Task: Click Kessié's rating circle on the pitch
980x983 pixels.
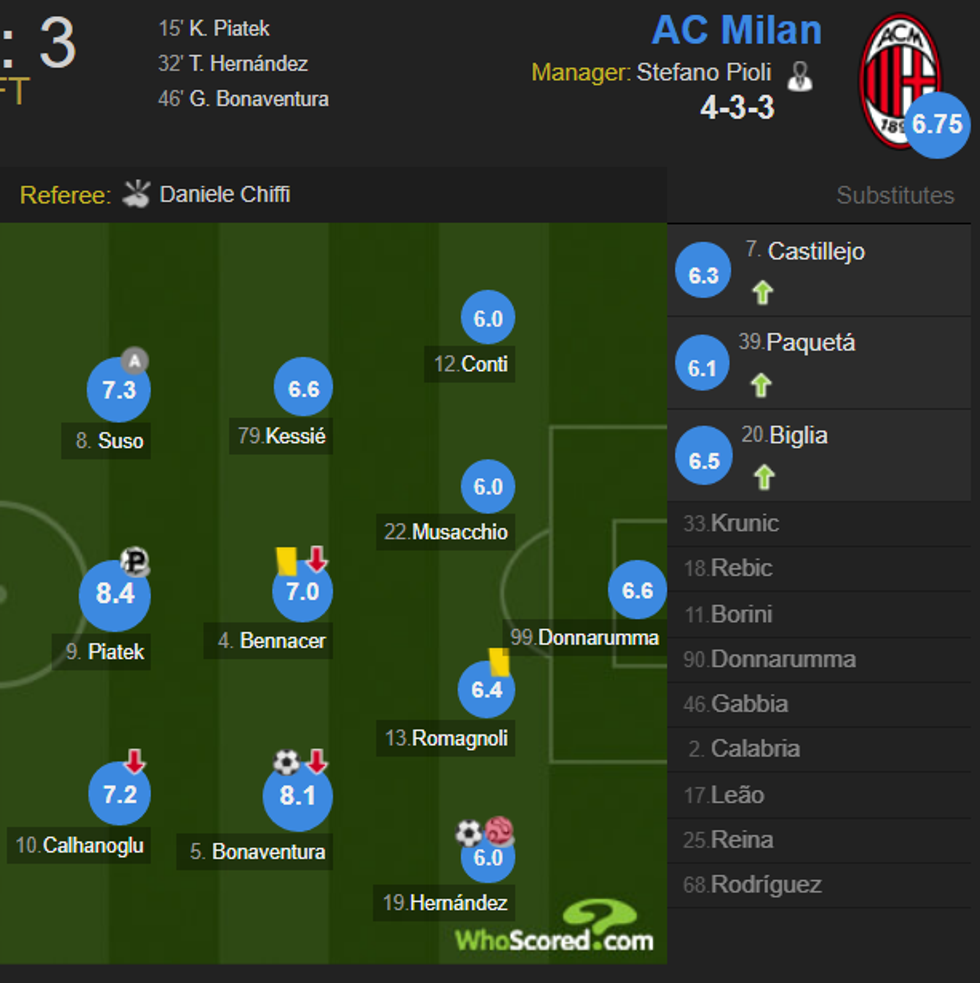Action: tap(303, 390)
